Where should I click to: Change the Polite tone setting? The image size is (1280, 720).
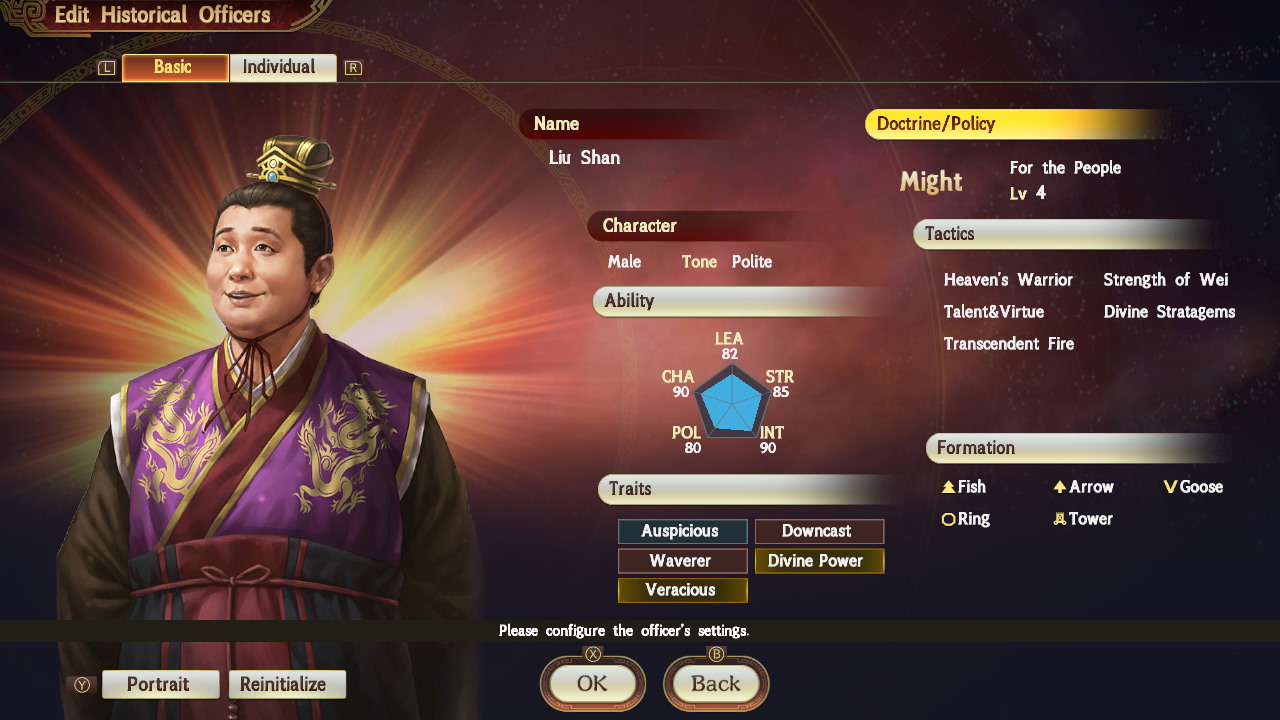(752, 261)
